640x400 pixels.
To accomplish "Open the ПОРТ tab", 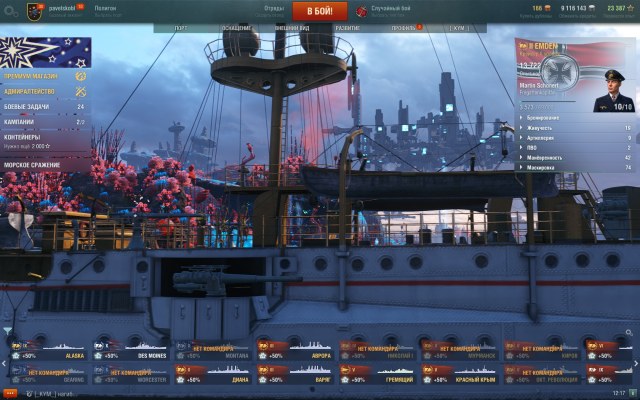I will coord(181,29).
